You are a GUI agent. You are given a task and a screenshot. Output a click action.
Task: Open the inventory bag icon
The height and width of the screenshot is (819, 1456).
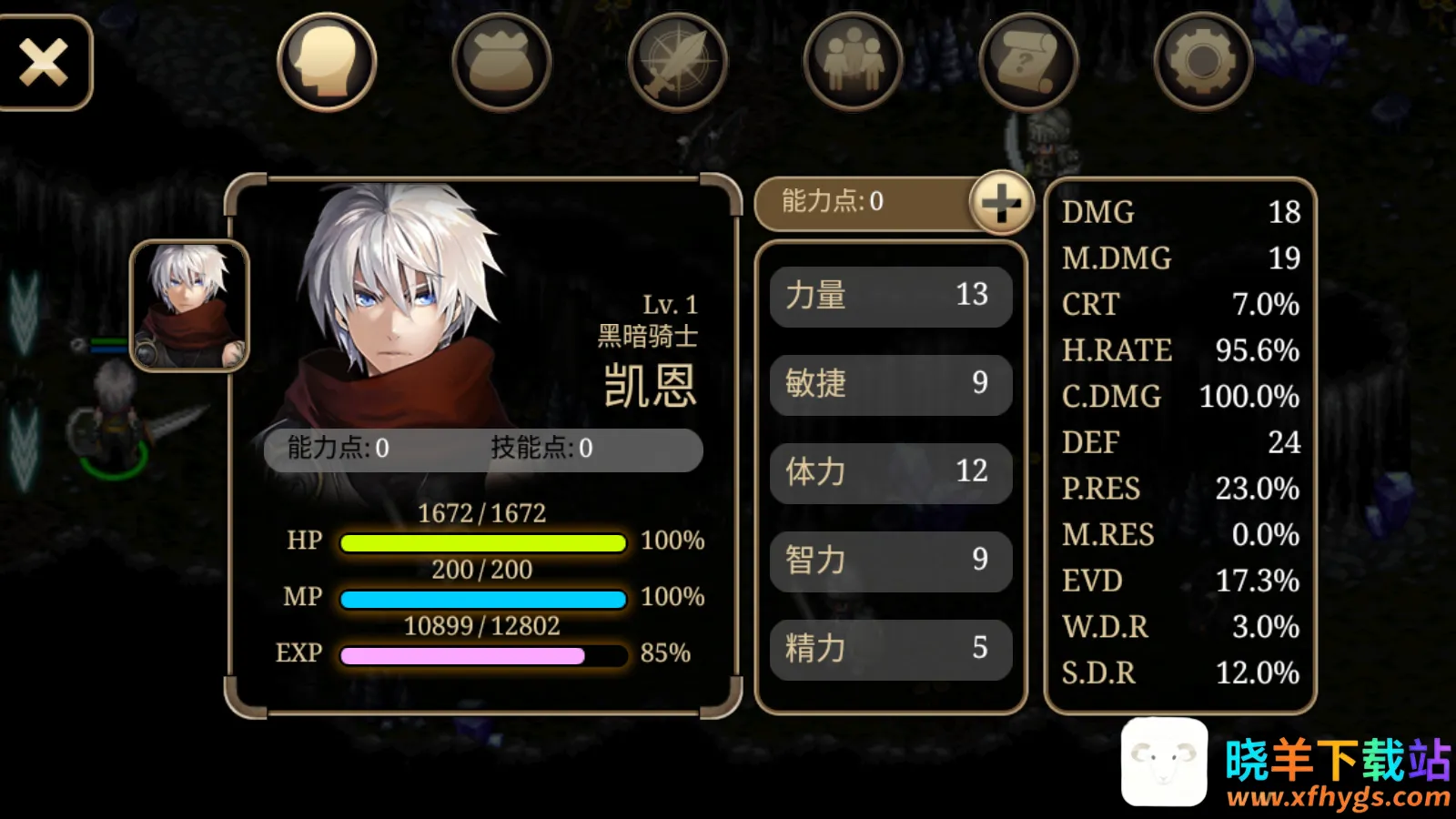pyautogui.click(x=501, y=60)
